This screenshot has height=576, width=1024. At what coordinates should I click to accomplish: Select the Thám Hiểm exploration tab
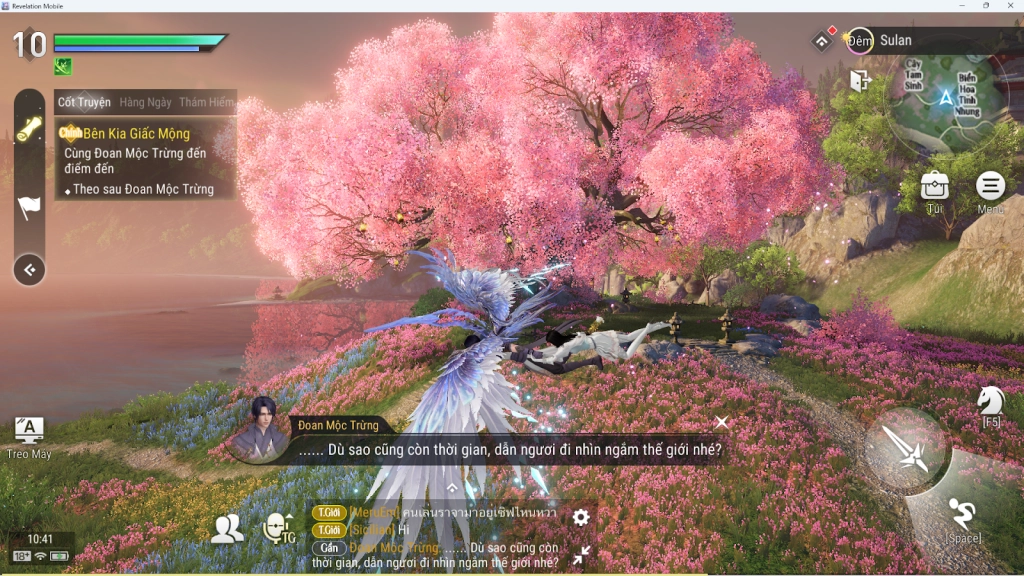pos(206,102)
